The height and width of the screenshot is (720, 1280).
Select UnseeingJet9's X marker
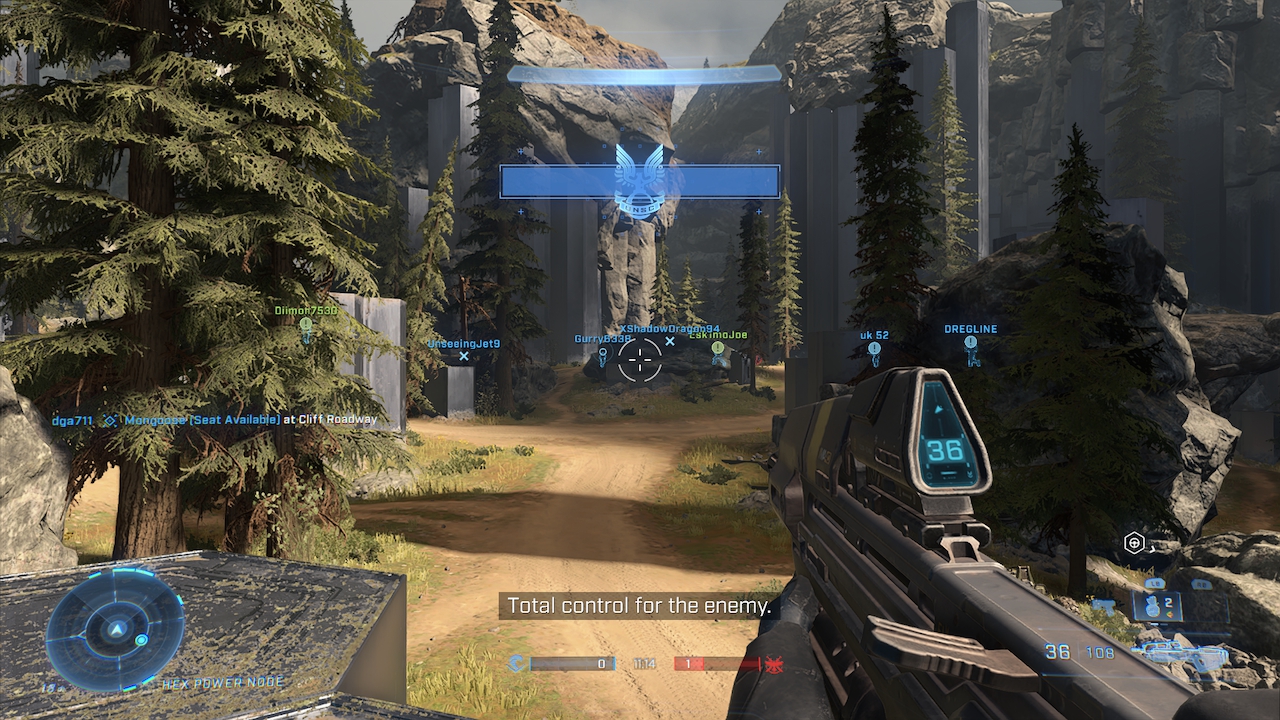(464, 356)
